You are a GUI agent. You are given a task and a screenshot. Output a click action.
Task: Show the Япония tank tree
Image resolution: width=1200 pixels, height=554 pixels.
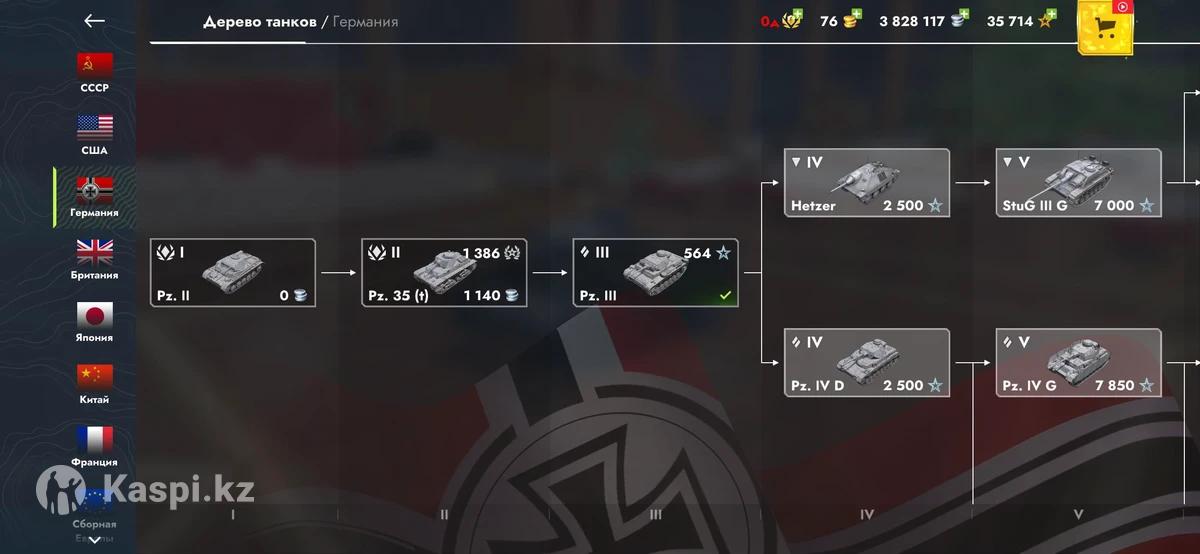(95, 322)
